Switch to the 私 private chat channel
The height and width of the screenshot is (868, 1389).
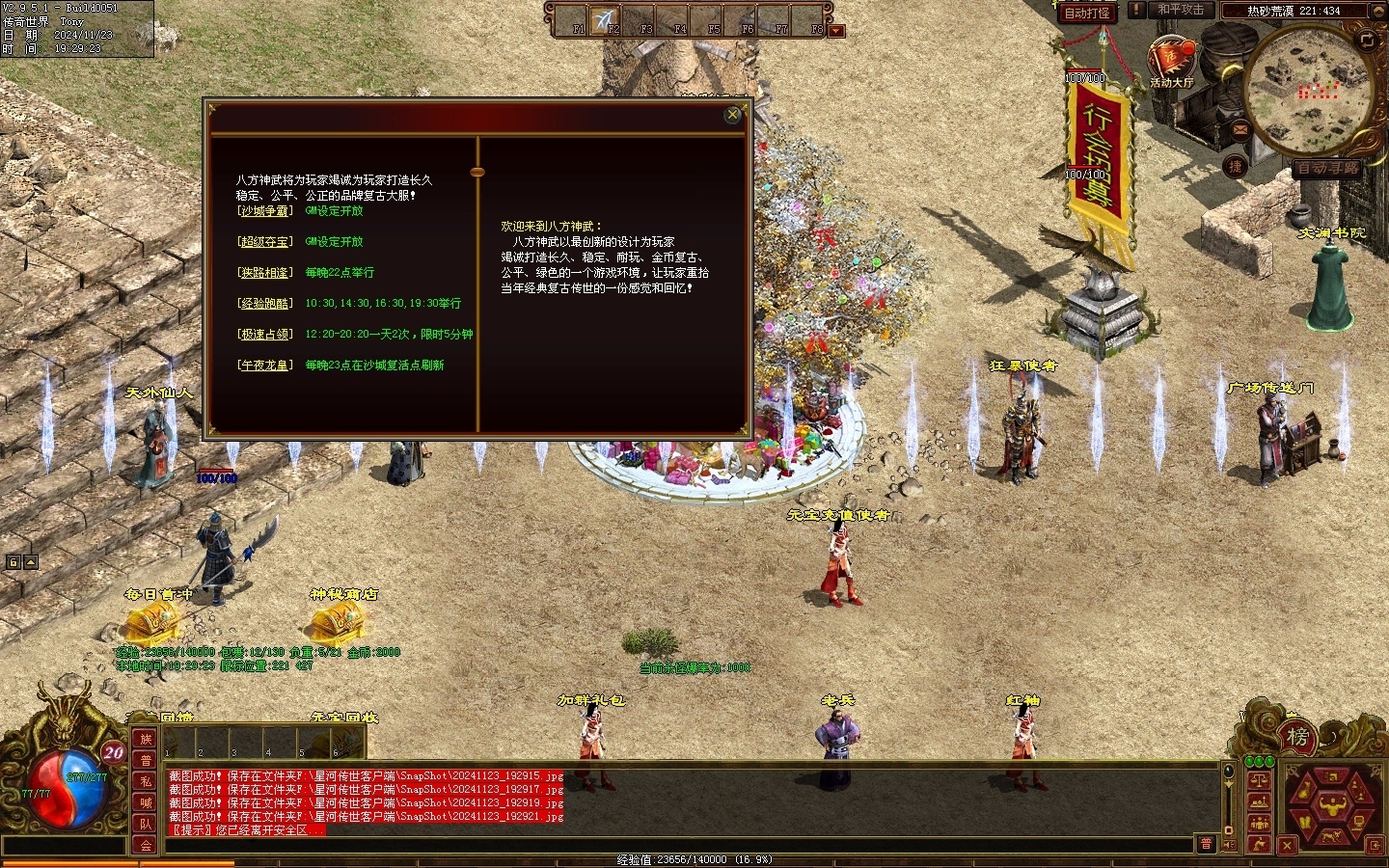(146, 781)
